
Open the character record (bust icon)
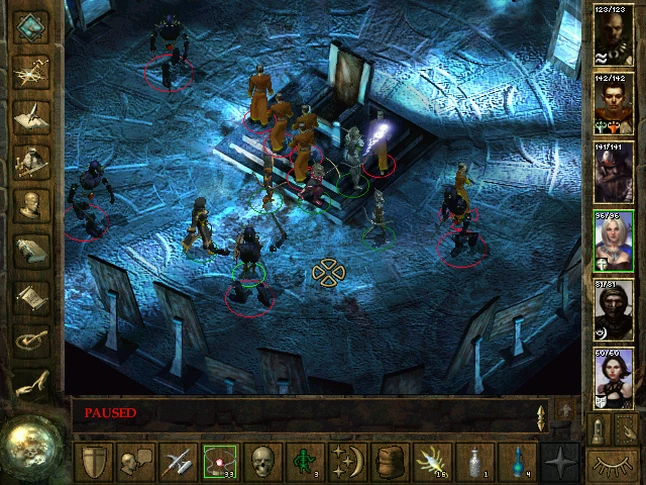[32, 205]
